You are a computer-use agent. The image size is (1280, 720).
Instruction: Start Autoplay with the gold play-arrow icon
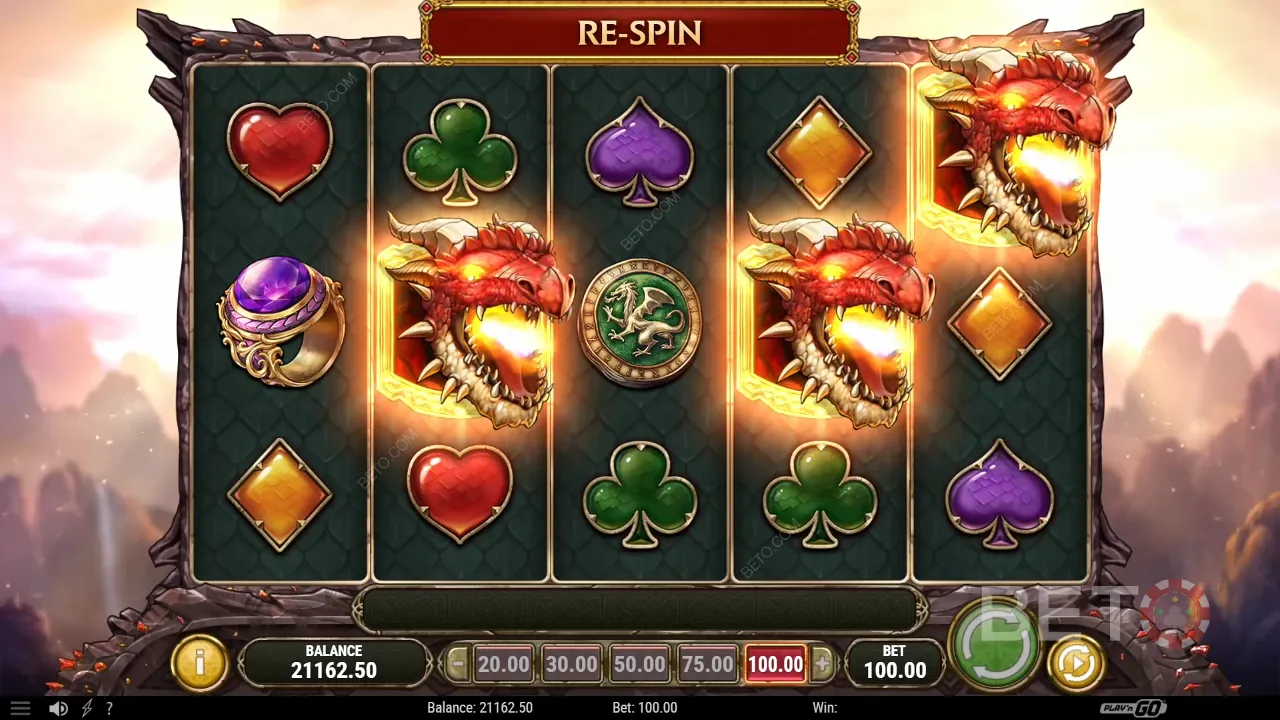tap(1077, 661)
